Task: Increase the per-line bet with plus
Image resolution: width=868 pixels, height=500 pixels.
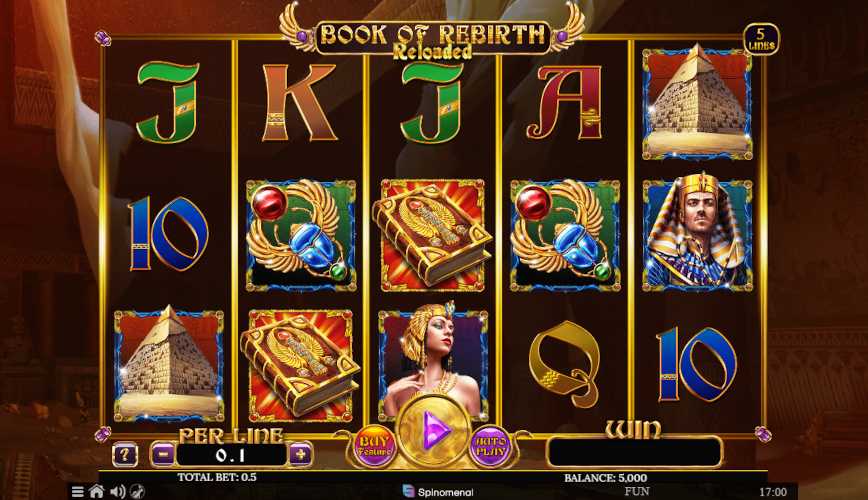Action: click(x=300, y=454)
